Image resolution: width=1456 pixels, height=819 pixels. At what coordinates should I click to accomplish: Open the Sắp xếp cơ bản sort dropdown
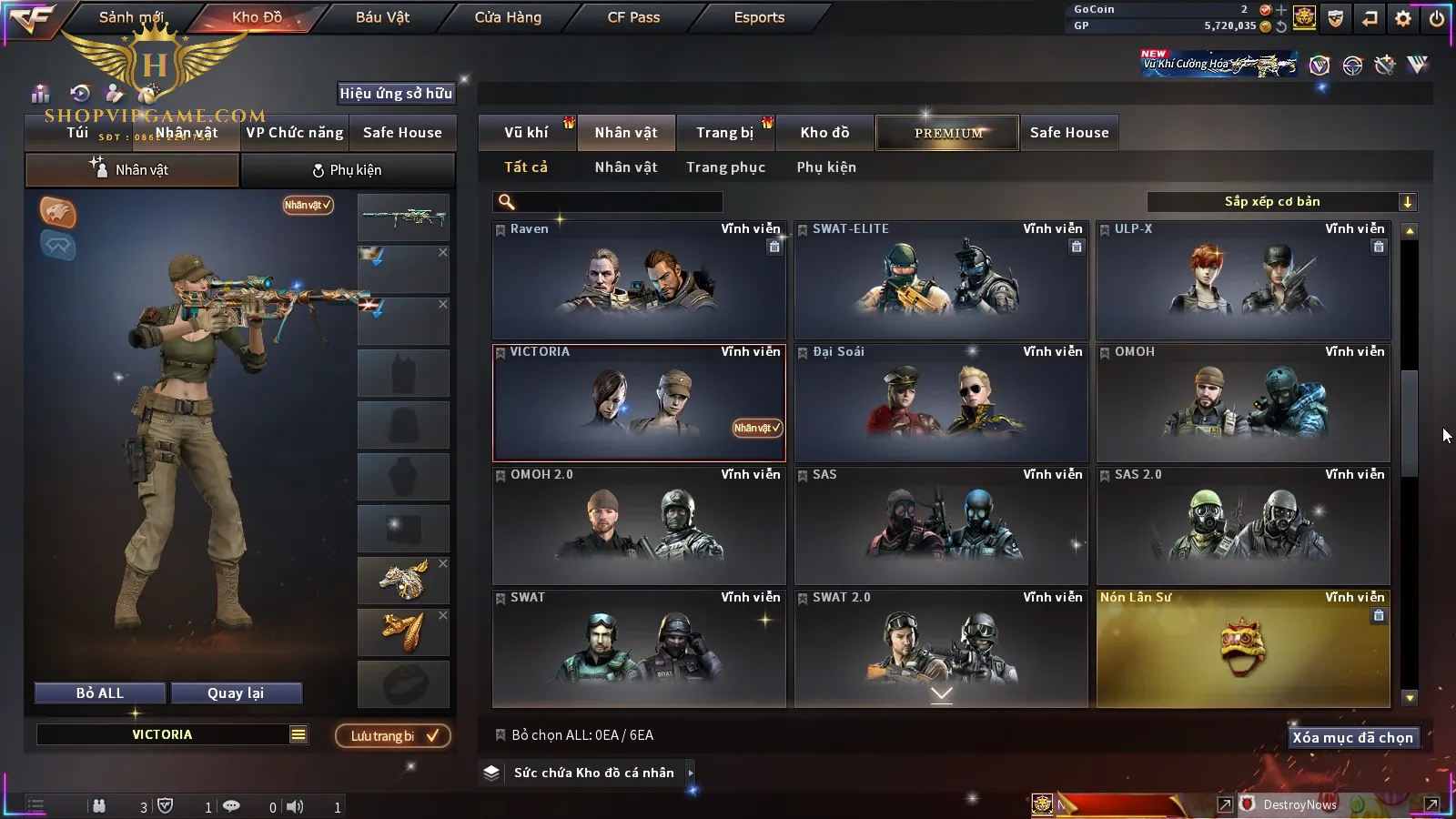pyautogui.click(x=1281, y=202)
